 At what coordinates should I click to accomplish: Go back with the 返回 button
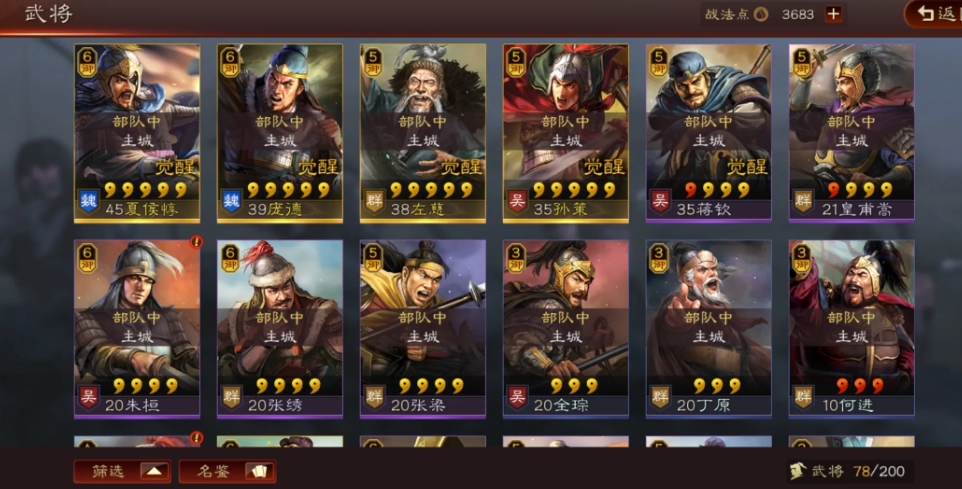(x=934, y=14)
